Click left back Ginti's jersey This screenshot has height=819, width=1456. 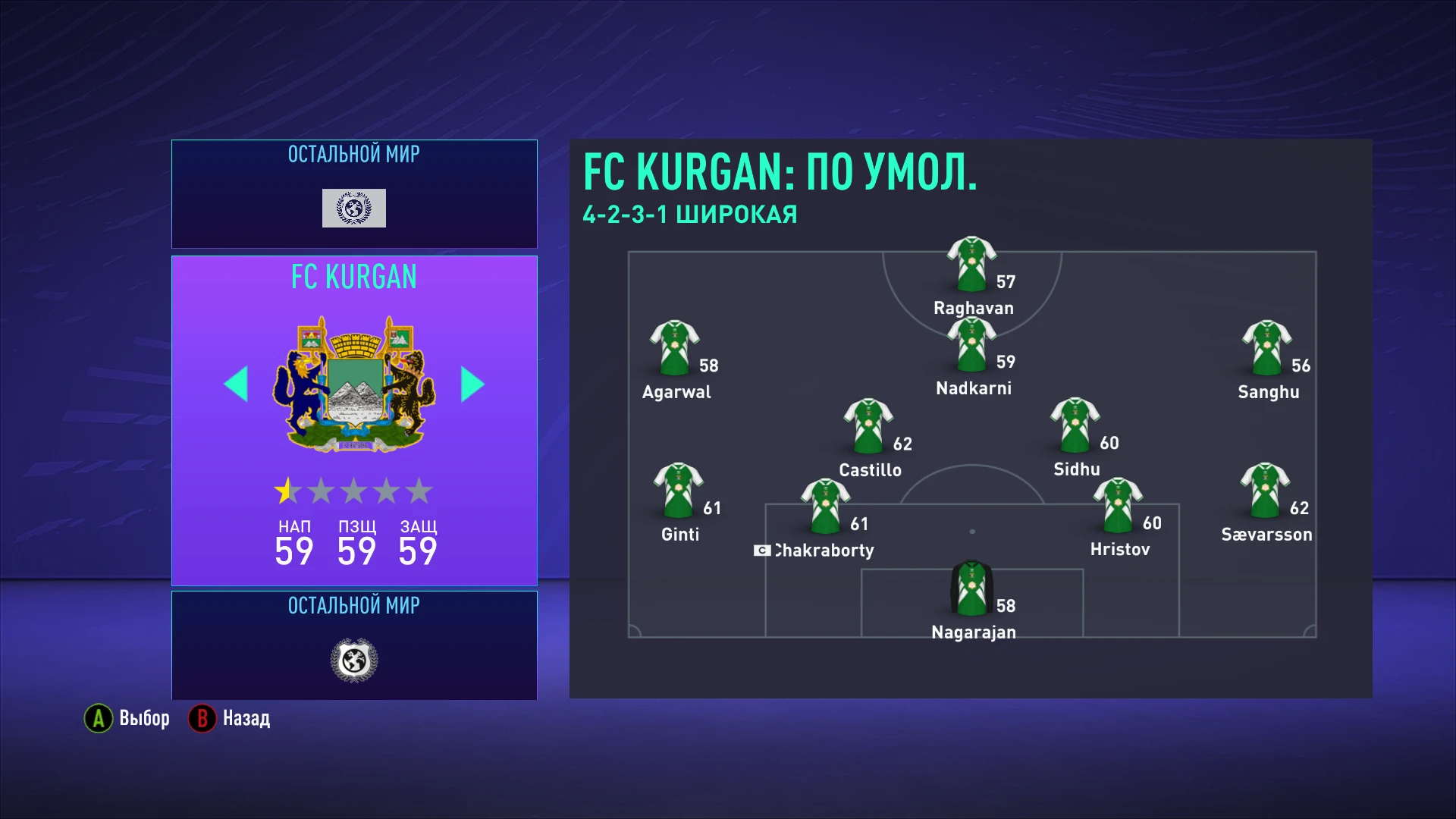(677, 489)
